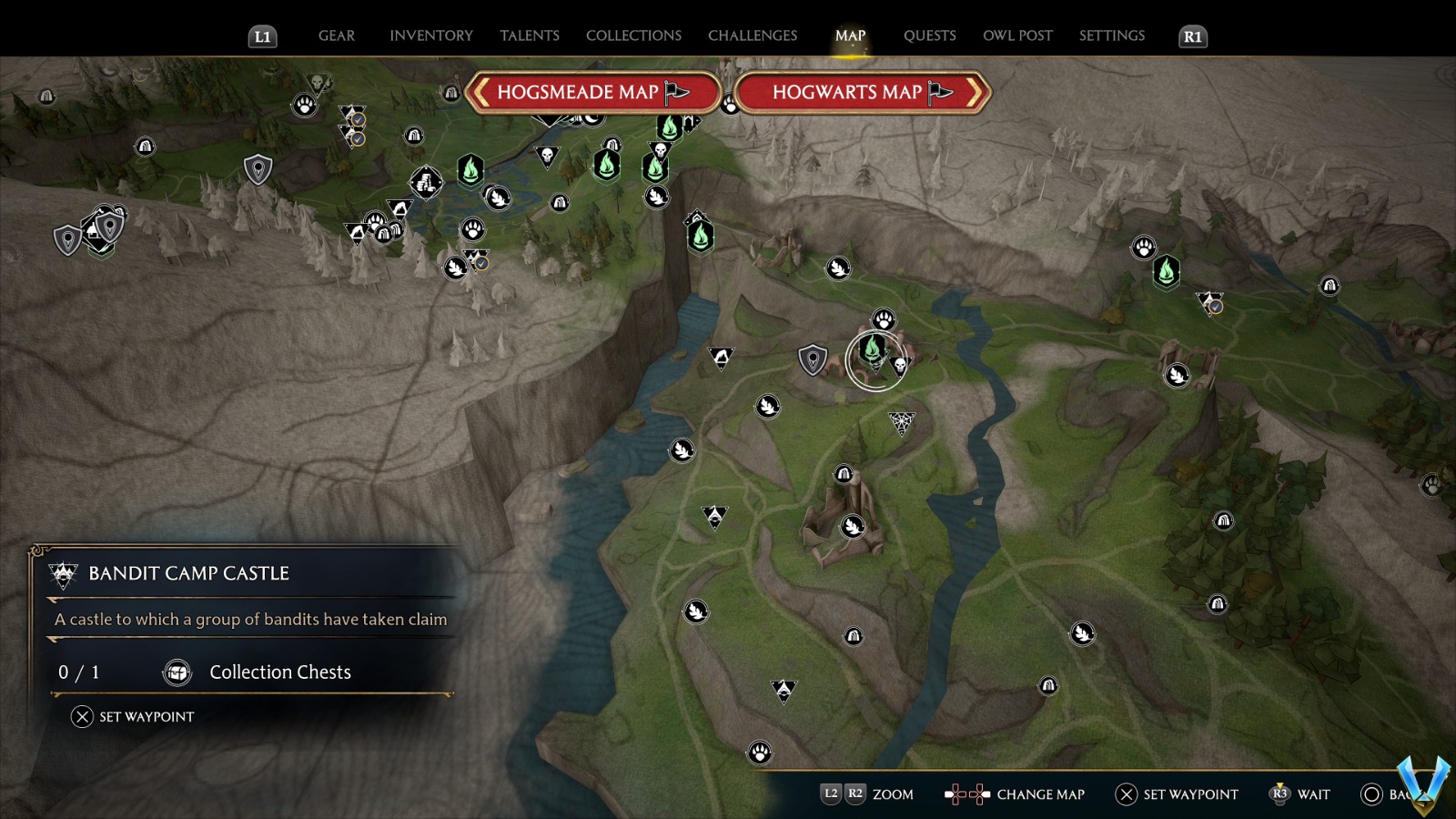
Task: Open the Collections menu item
Action: [632, 35]
